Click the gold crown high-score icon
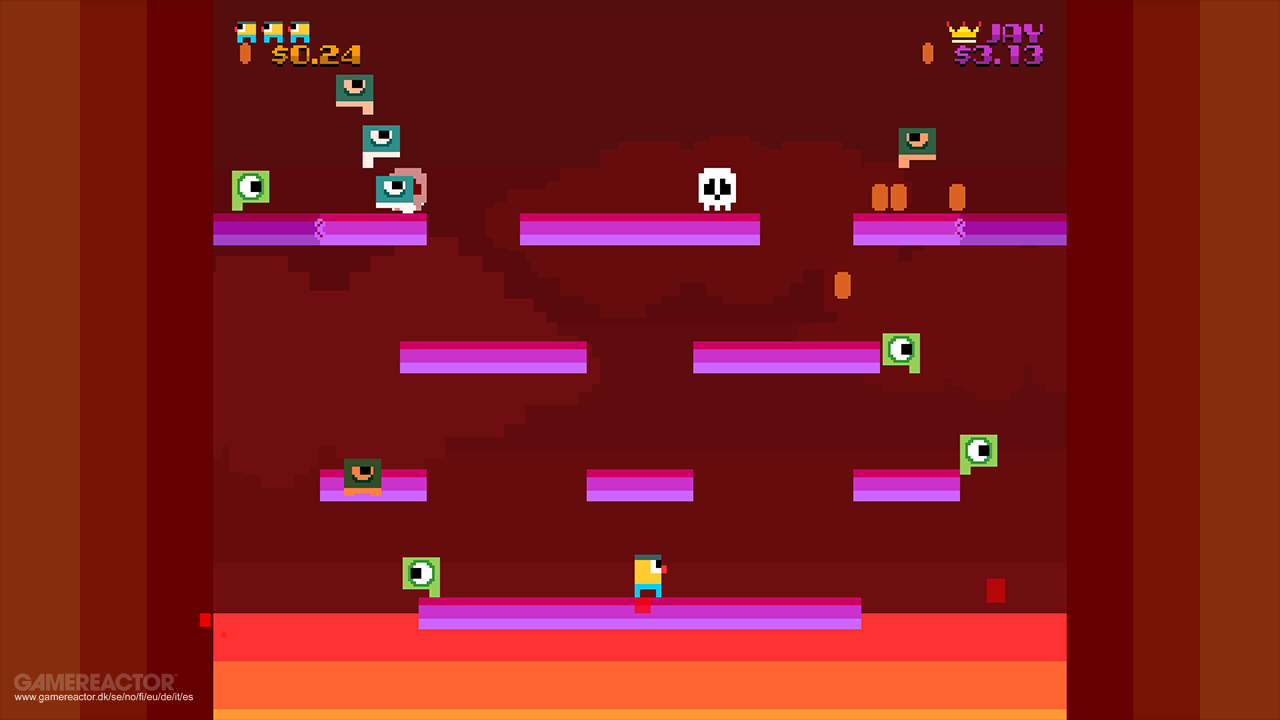 tap(964, 32)
